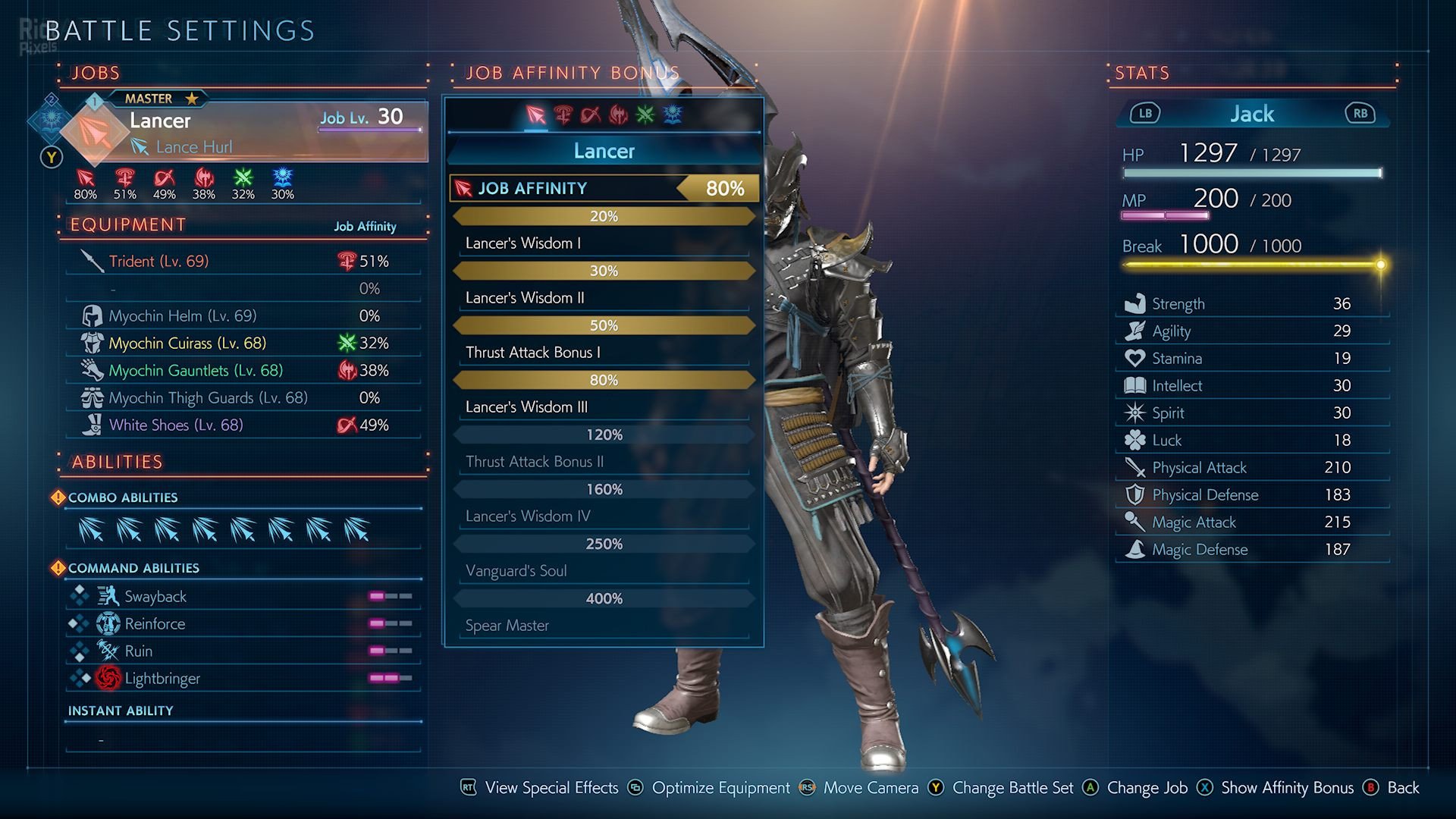Choose the Myochin Helm equipment row

point(243,316)
